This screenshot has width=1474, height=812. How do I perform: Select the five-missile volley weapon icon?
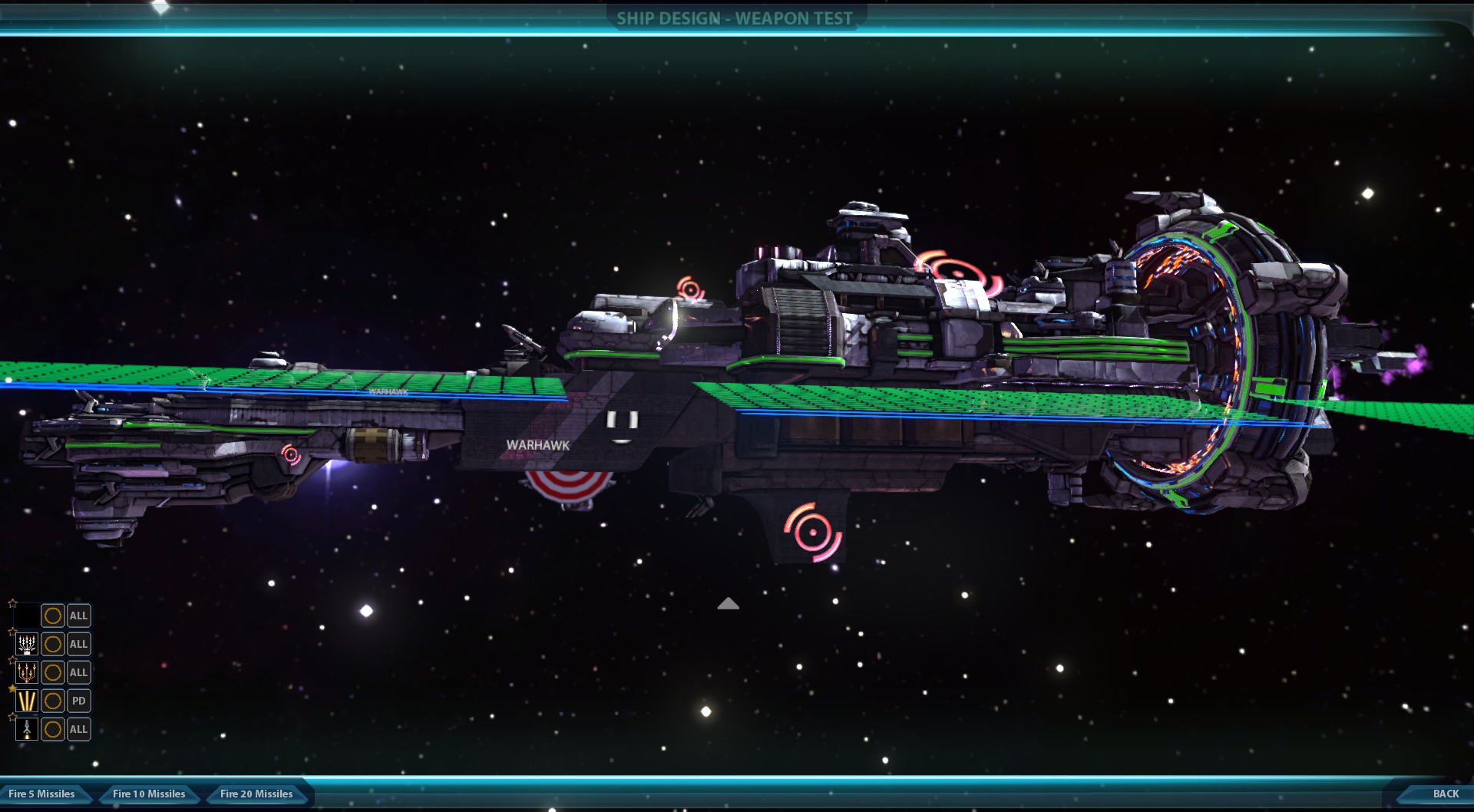coord(27,644)
